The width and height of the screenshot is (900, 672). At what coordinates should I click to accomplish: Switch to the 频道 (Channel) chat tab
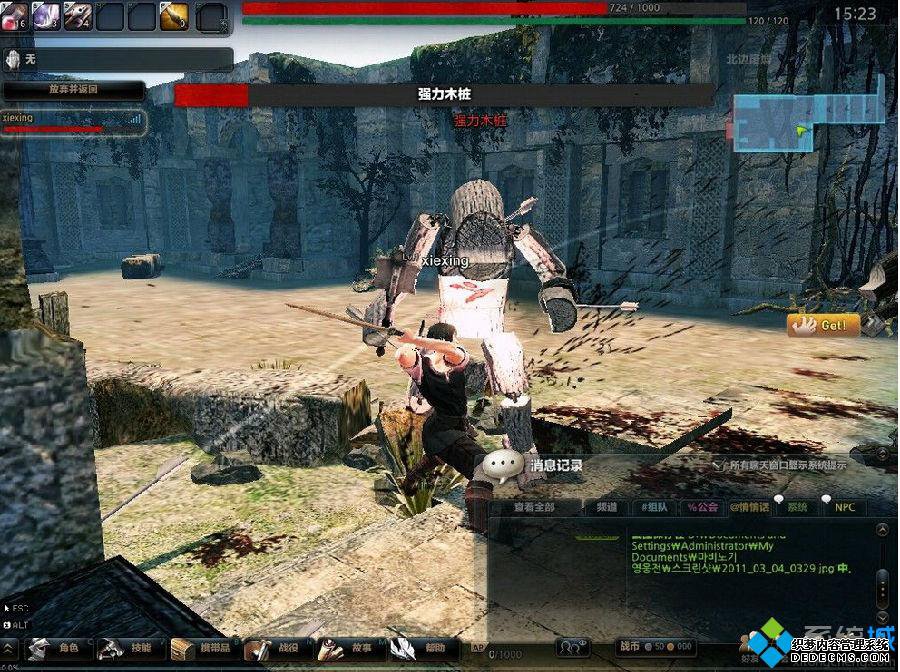click(x=607, y=507)
